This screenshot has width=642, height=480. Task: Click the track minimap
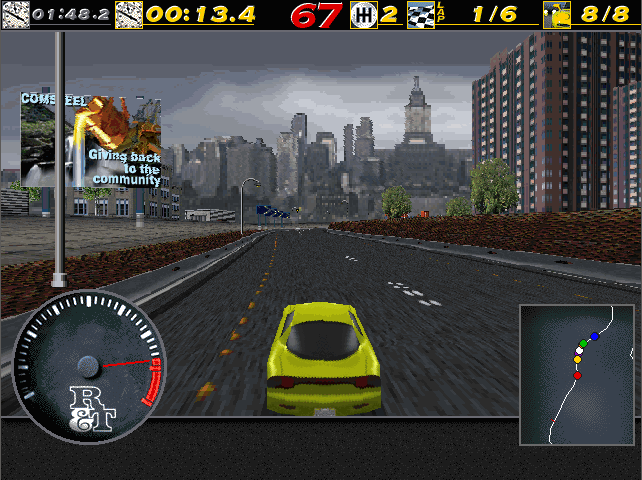tap(577, 375)
